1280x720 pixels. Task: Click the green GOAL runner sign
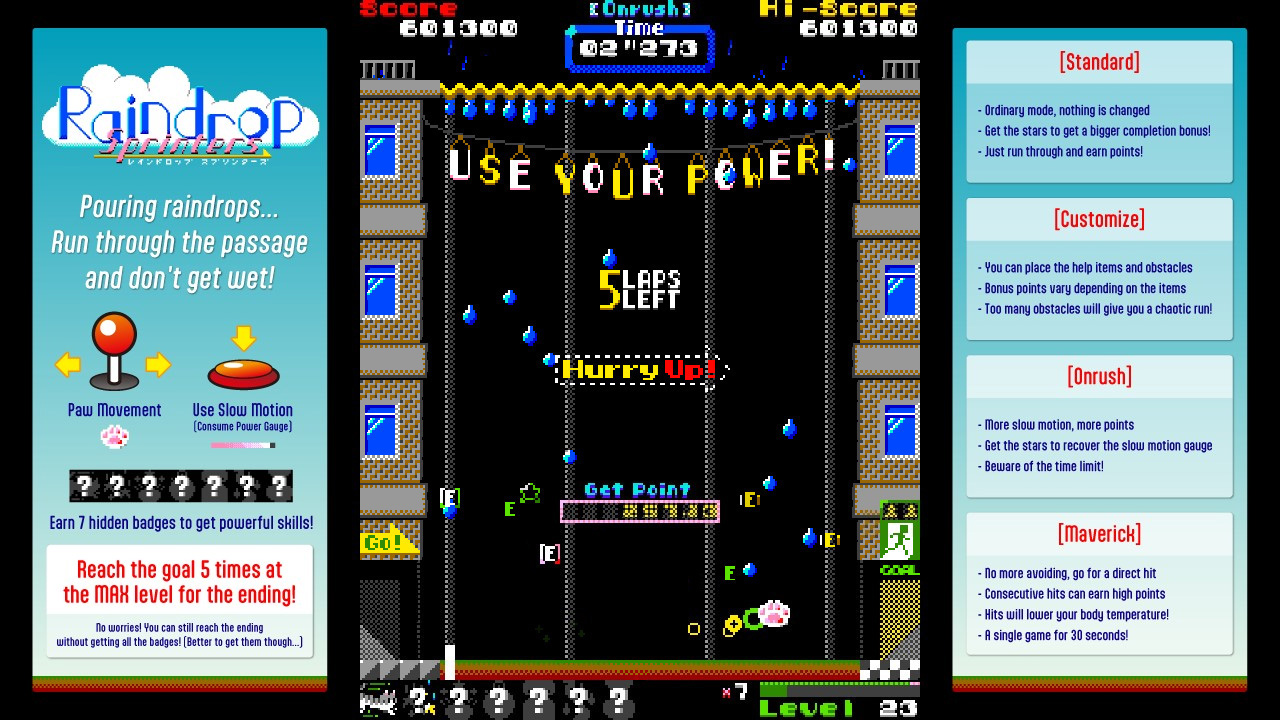(897, 536)
